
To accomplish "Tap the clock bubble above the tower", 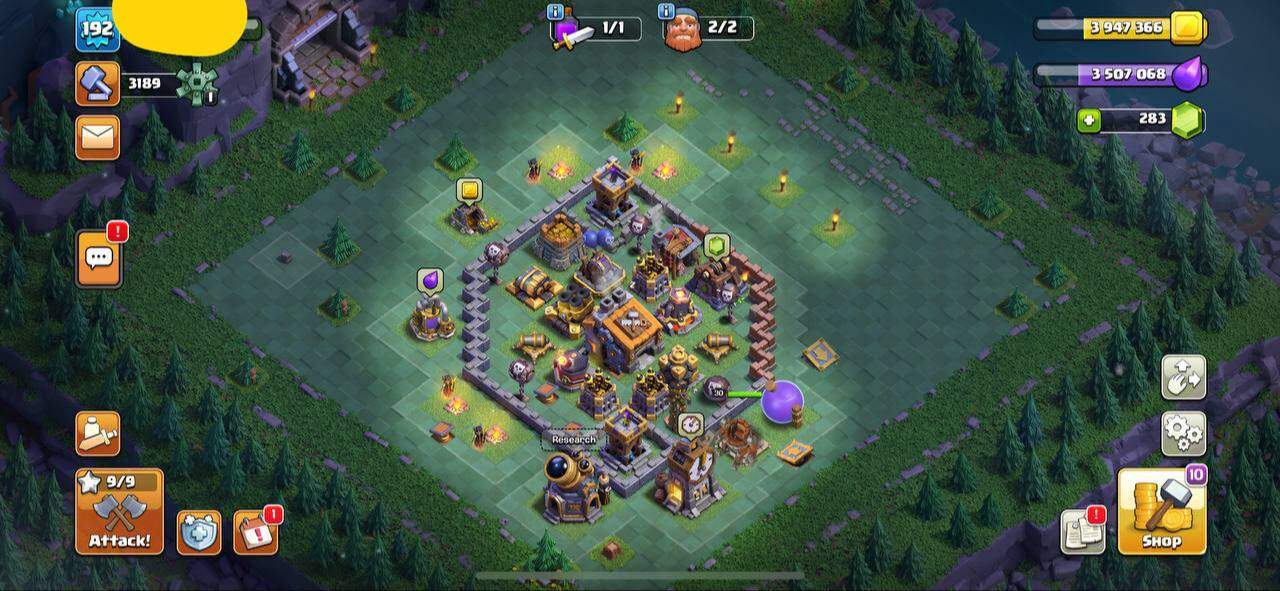I will point(690,424).
